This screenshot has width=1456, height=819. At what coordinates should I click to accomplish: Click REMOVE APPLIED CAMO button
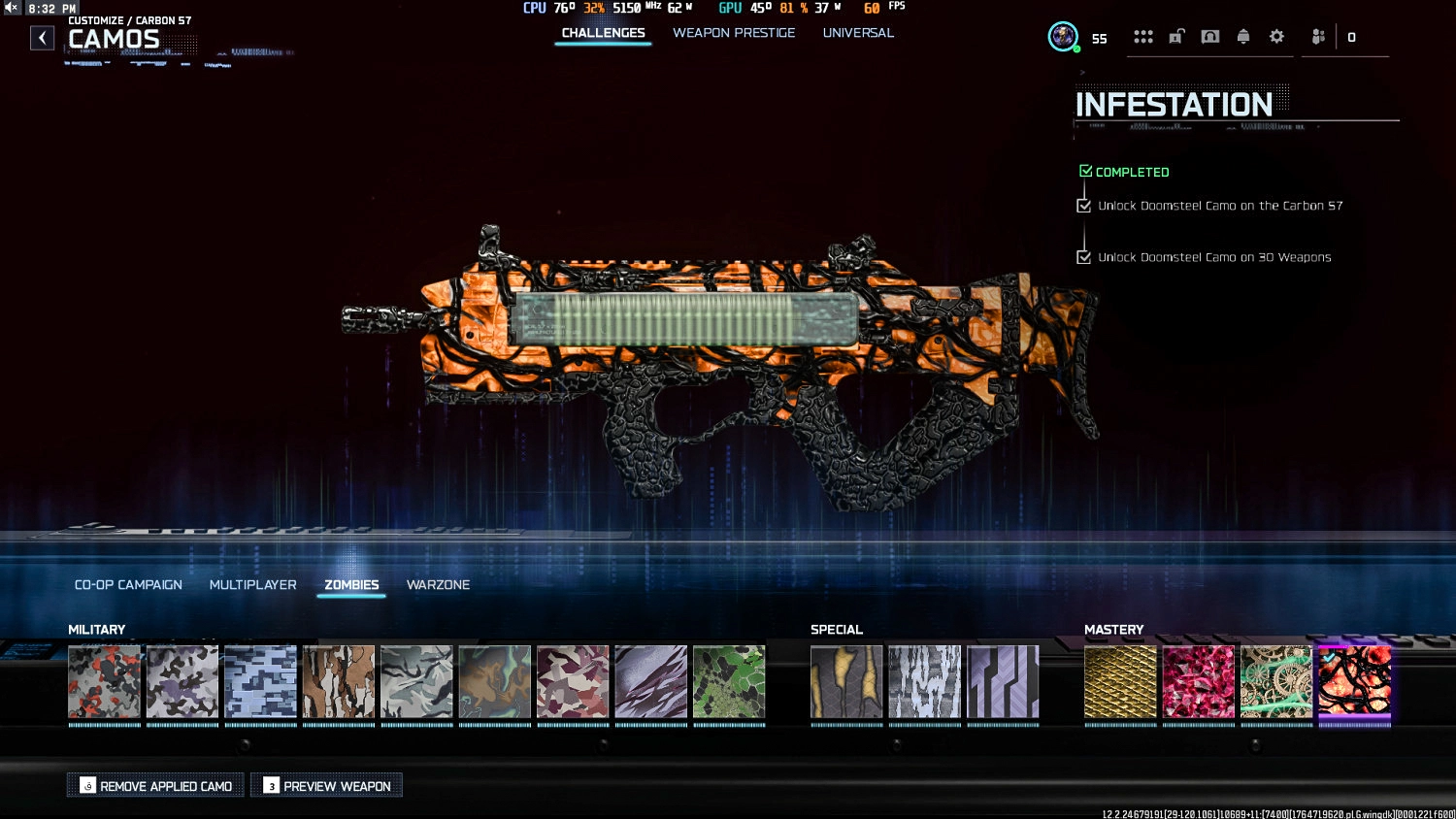pyautogui.click(x=155, y=785)
